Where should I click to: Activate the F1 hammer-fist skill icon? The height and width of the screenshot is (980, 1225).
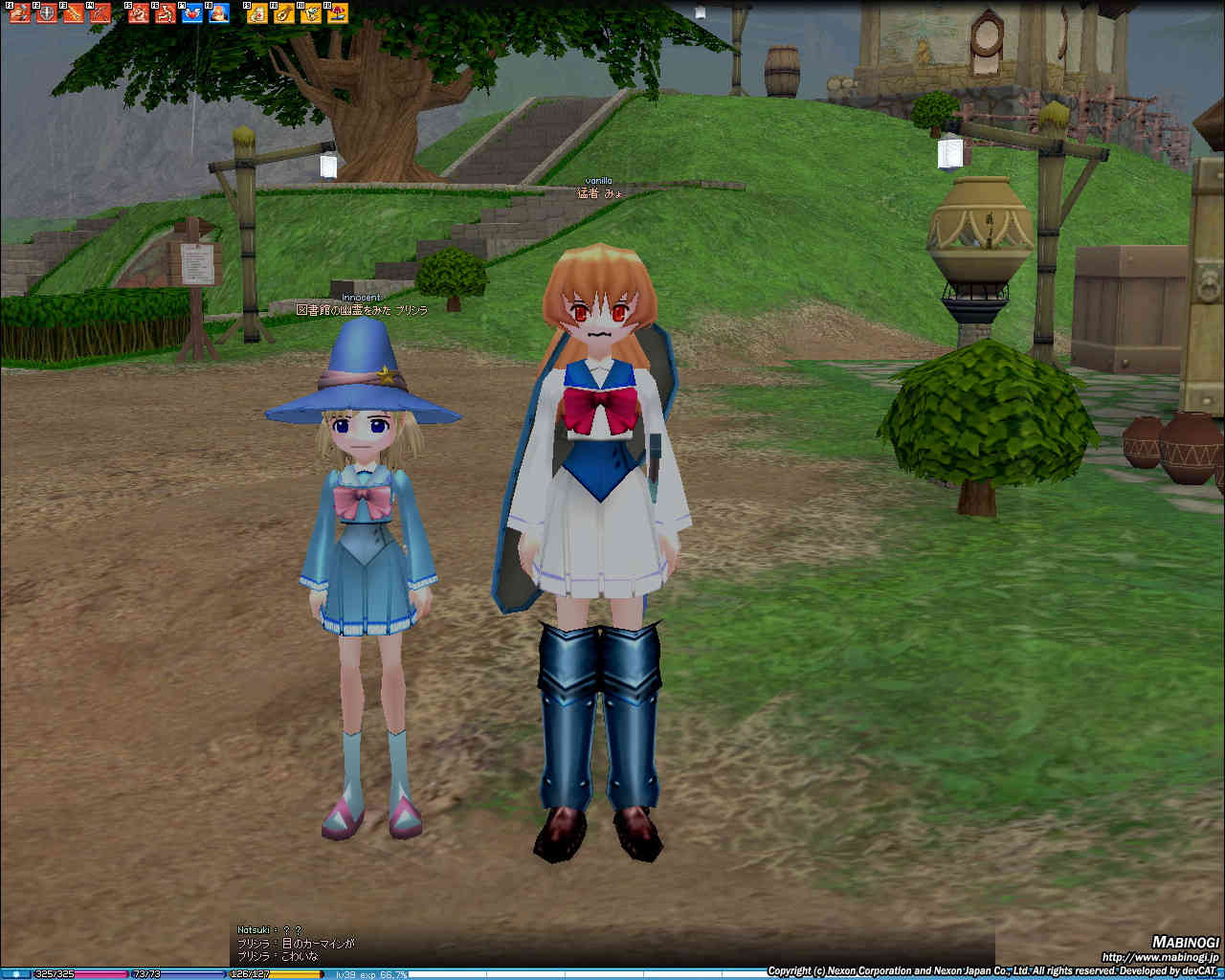20,13
